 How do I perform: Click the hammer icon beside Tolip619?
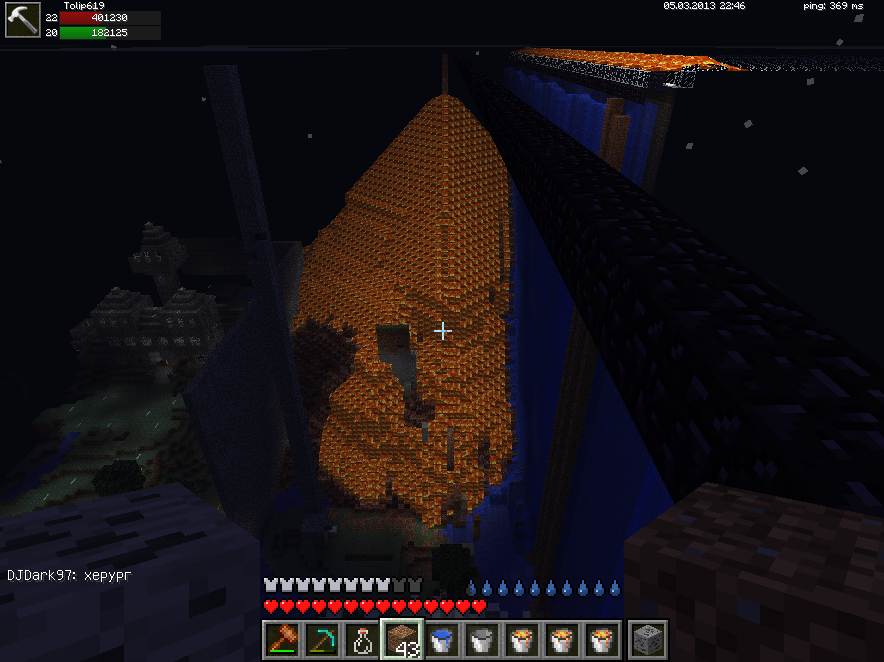(22, 21)
